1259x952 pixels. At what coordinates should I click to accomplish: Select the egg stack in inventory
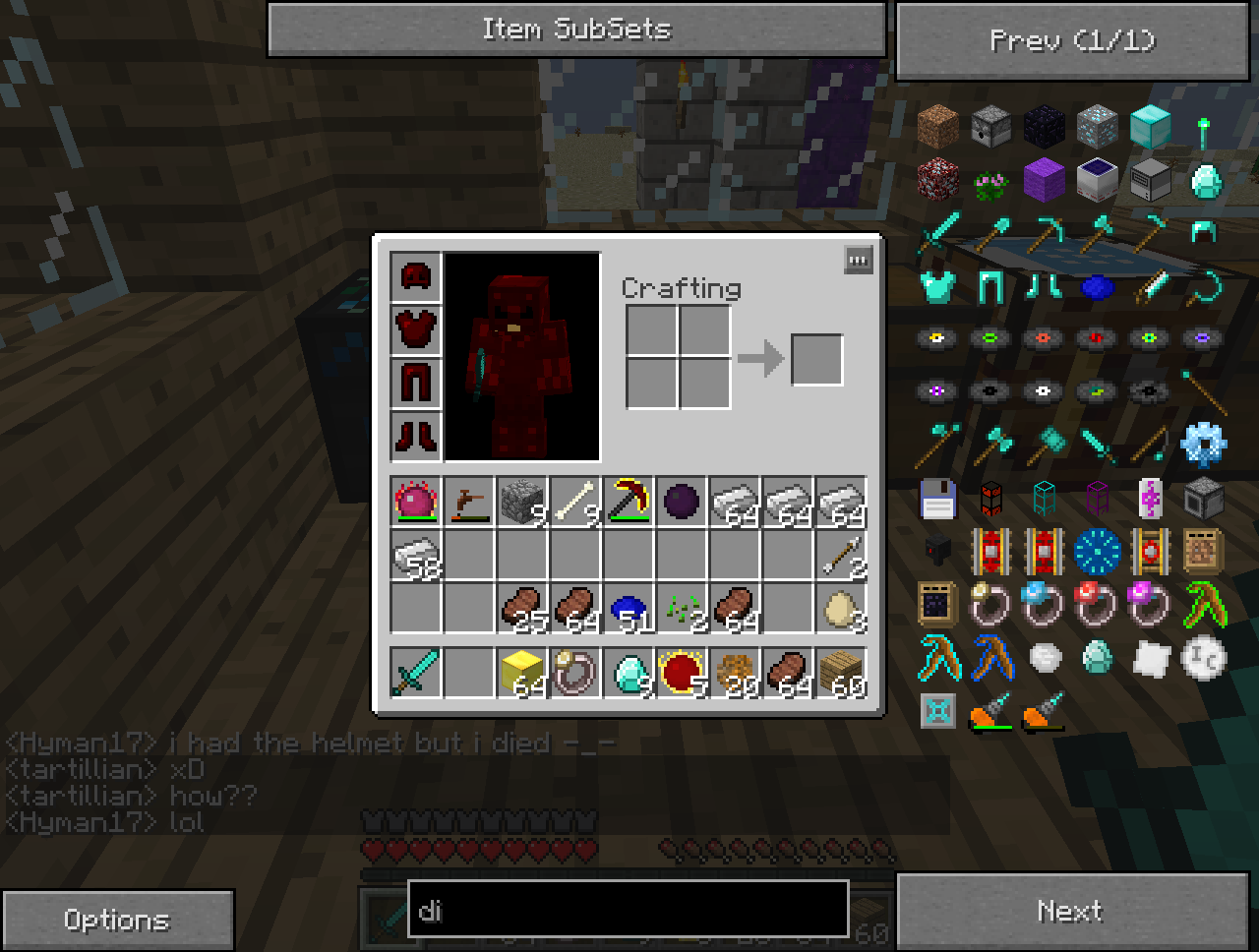tap(841, 610)
